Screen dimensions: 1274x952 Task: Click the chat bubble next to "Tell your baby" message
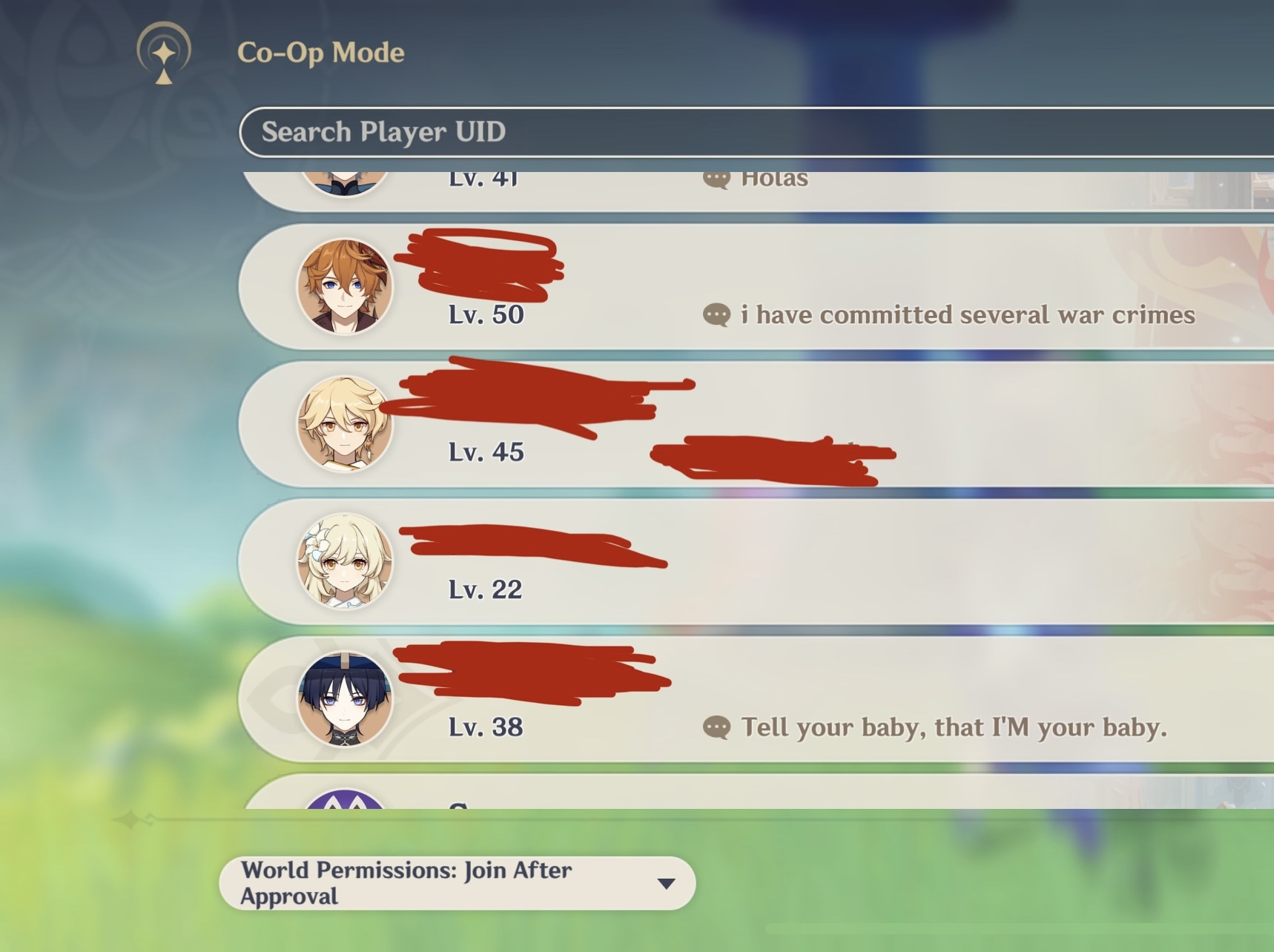[716, 727]
